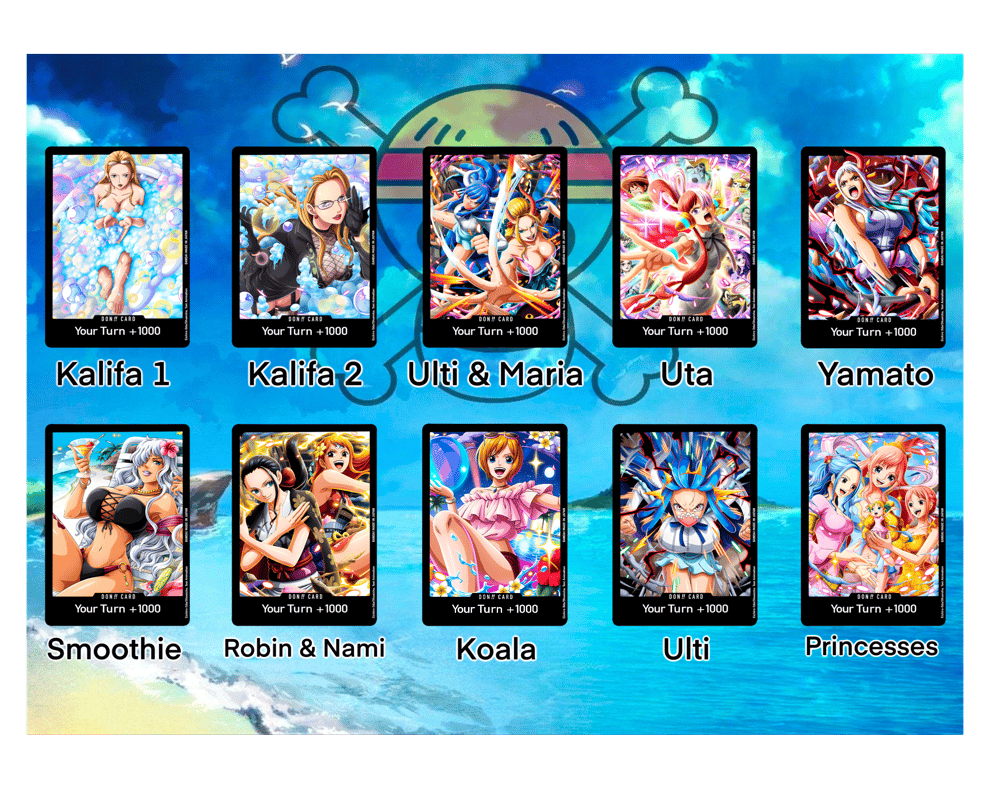
Task: Choose the Koala card
Action: coord(495,524)
